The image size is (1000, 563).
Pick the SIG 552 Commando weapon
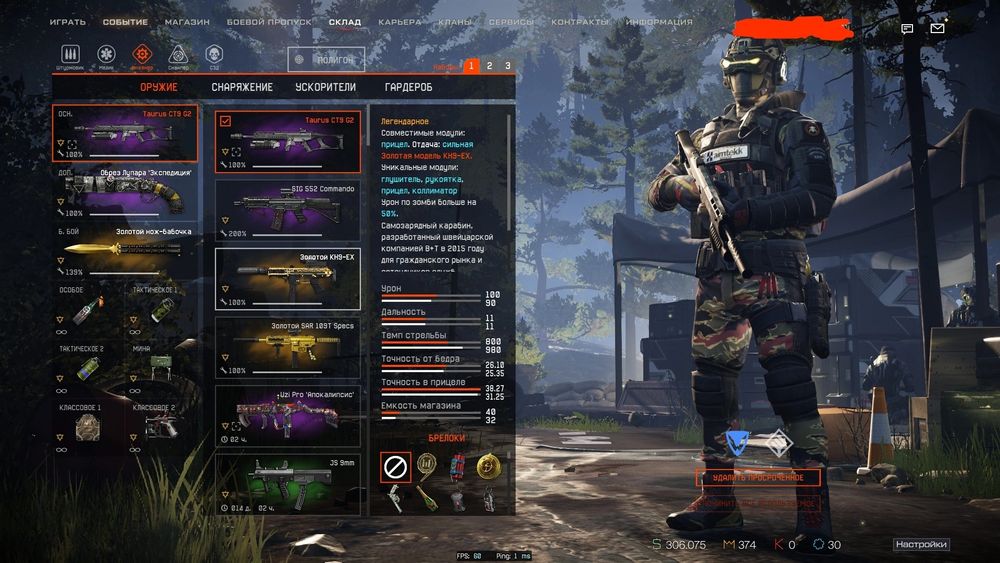click(x=288, y=209)
